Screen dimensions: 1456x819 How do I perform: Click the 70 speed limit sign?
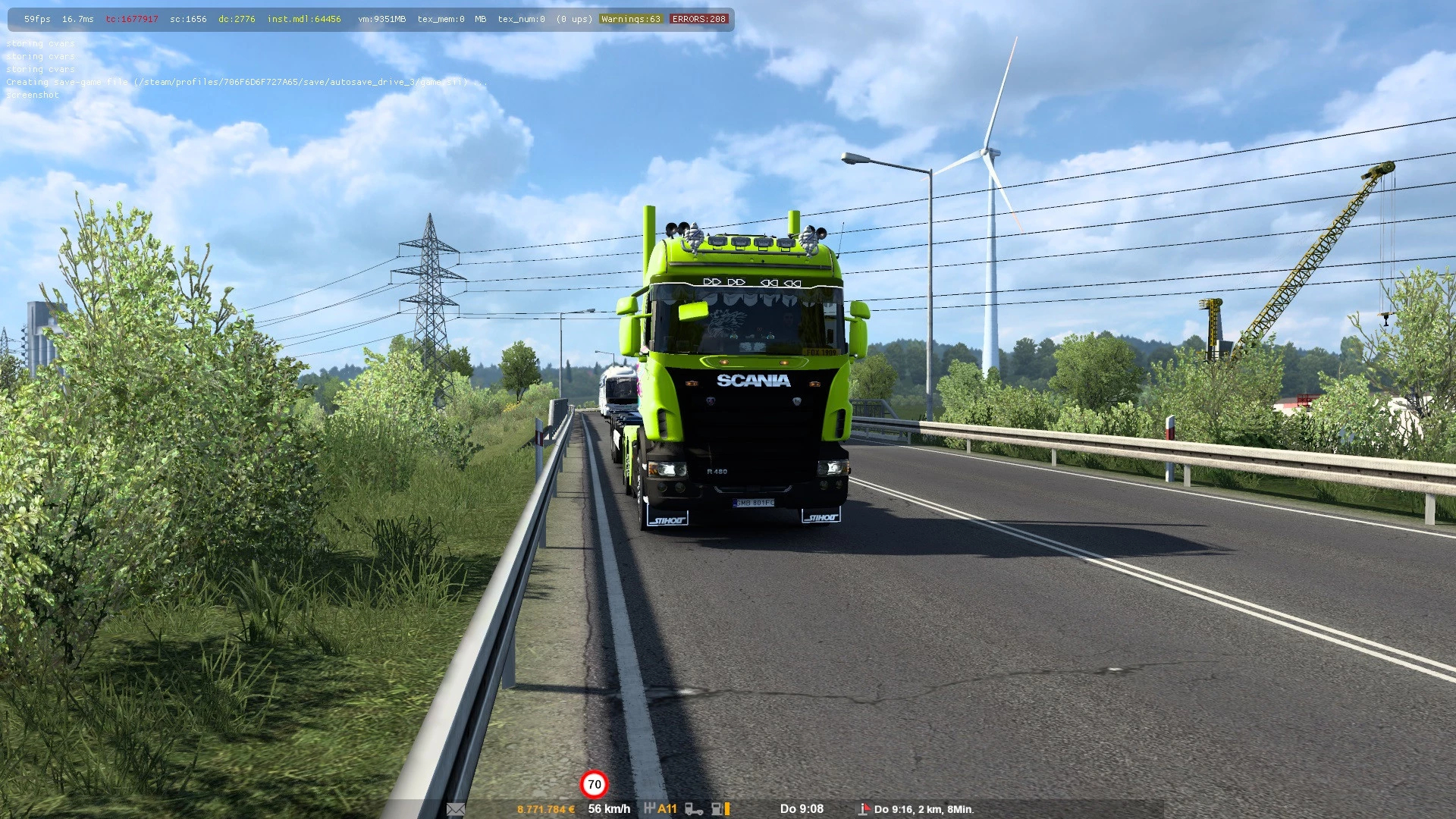(594, 784)
